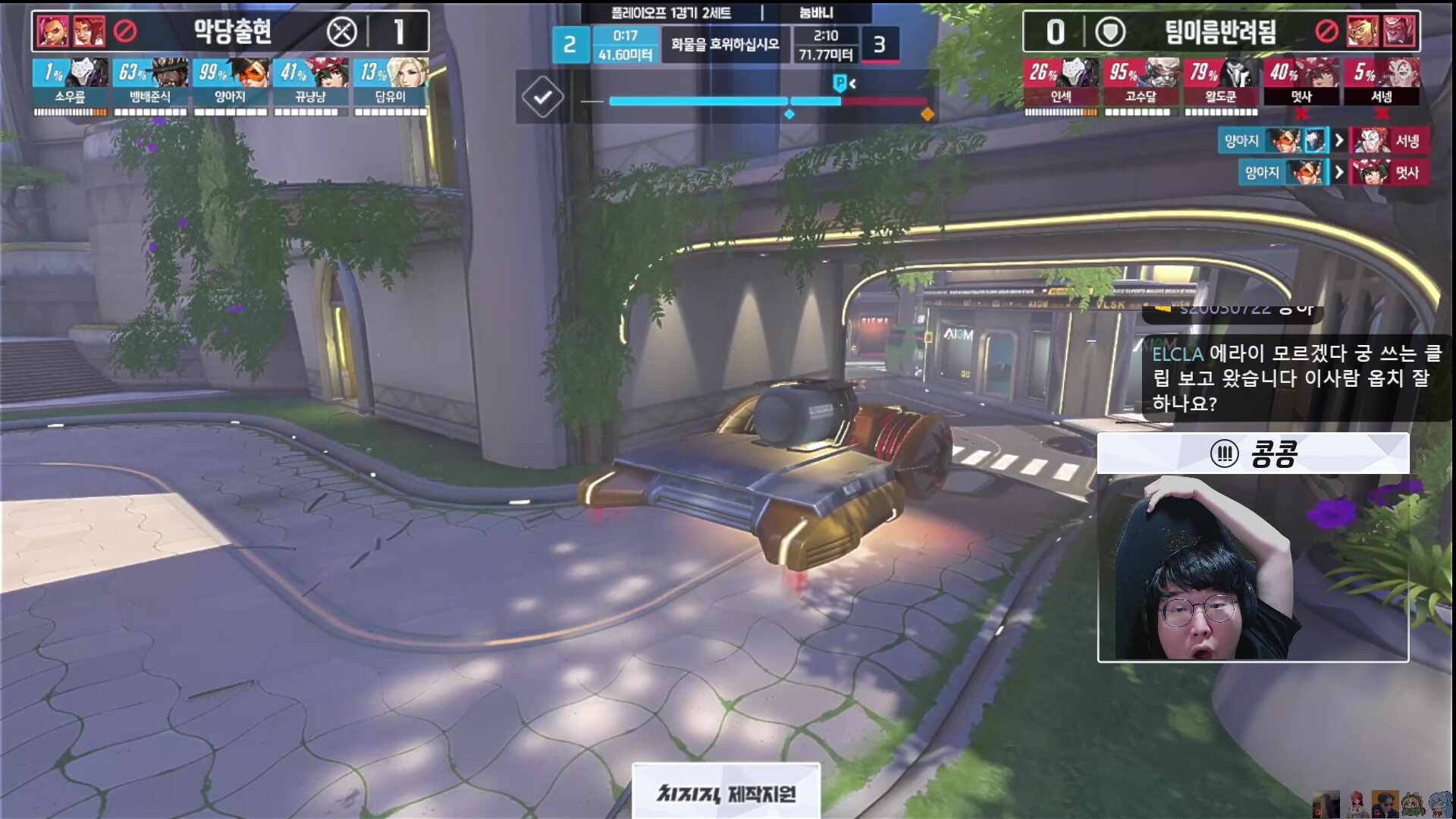Pick eliminated Moira player 서넹's card
The image size is (1456, 819).
pyautogui.click(x=1381, y=83)
